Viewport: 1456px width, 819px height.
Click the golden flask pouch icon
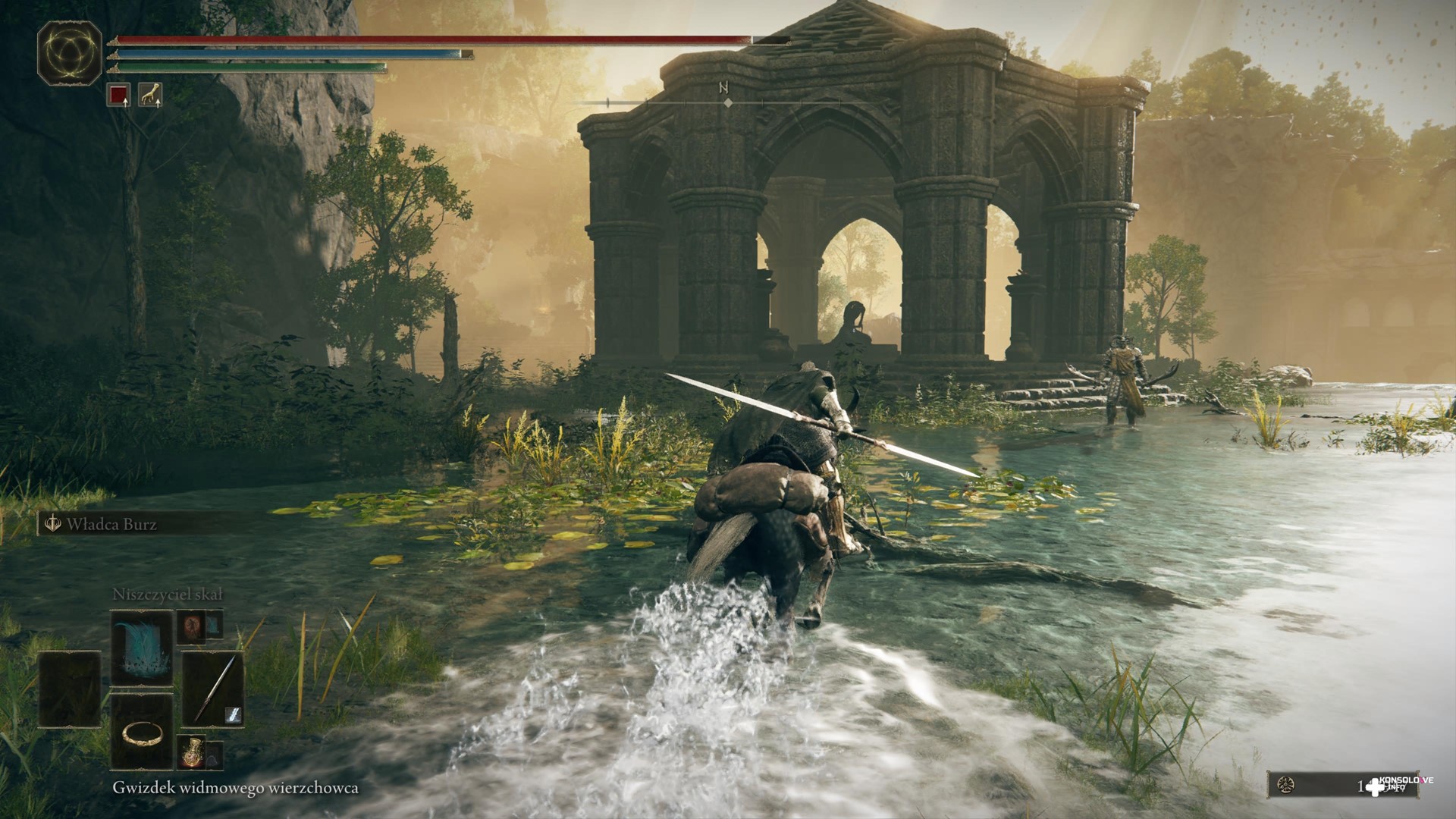coord(192,751)
